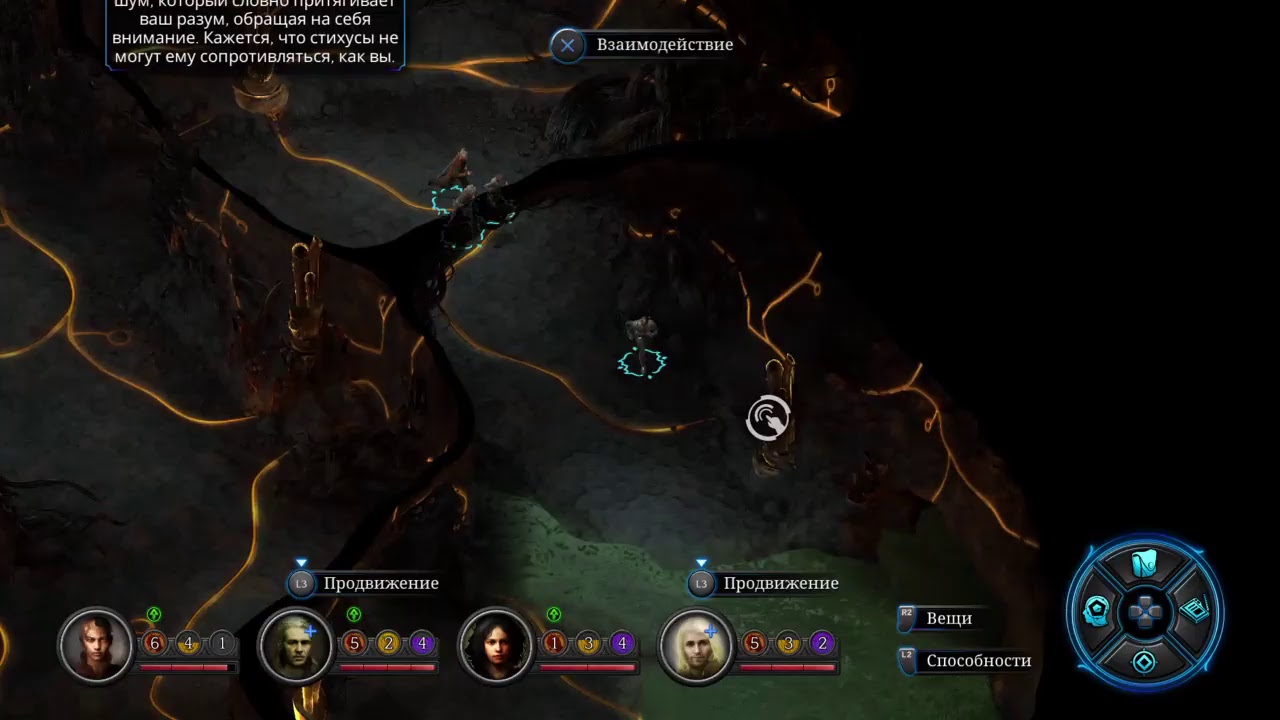Activate the diamond target icon in radial menu
Viewport: 1280px width, 720px height.
pyautogui.click(x=1145, y=661)
